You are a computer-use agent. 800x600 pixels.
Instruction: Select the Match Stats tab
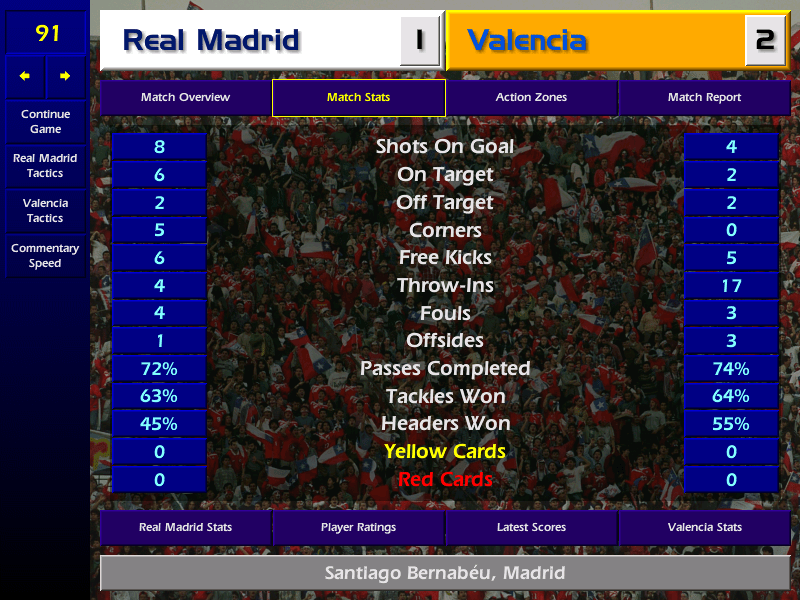point(358,97)
